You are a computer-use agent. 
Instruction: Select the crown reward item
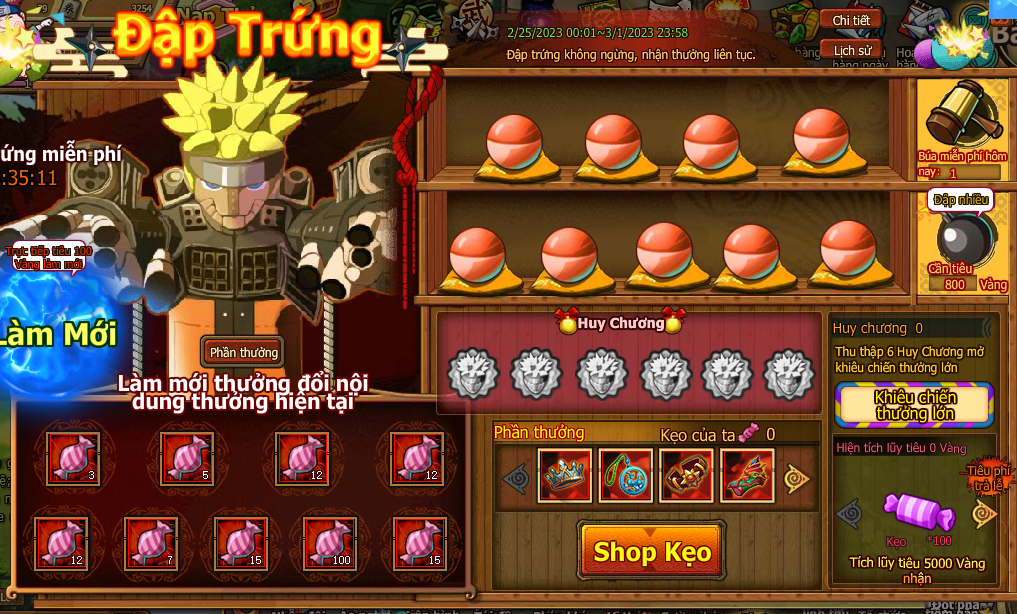(x=565, y=476)
